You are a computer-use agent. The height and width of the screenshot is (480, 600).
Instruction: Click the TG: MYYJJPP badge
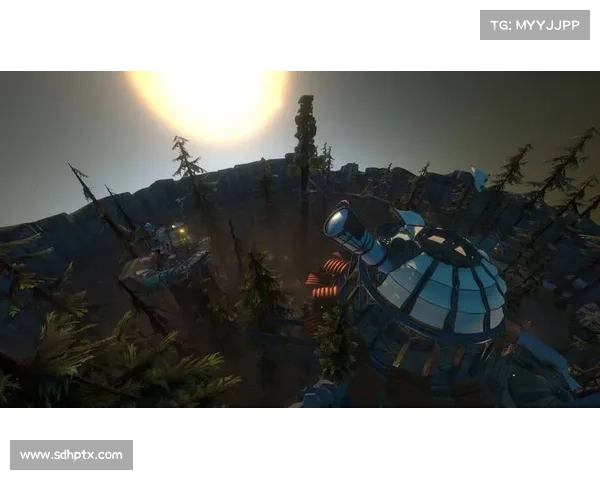click(535, 24)
